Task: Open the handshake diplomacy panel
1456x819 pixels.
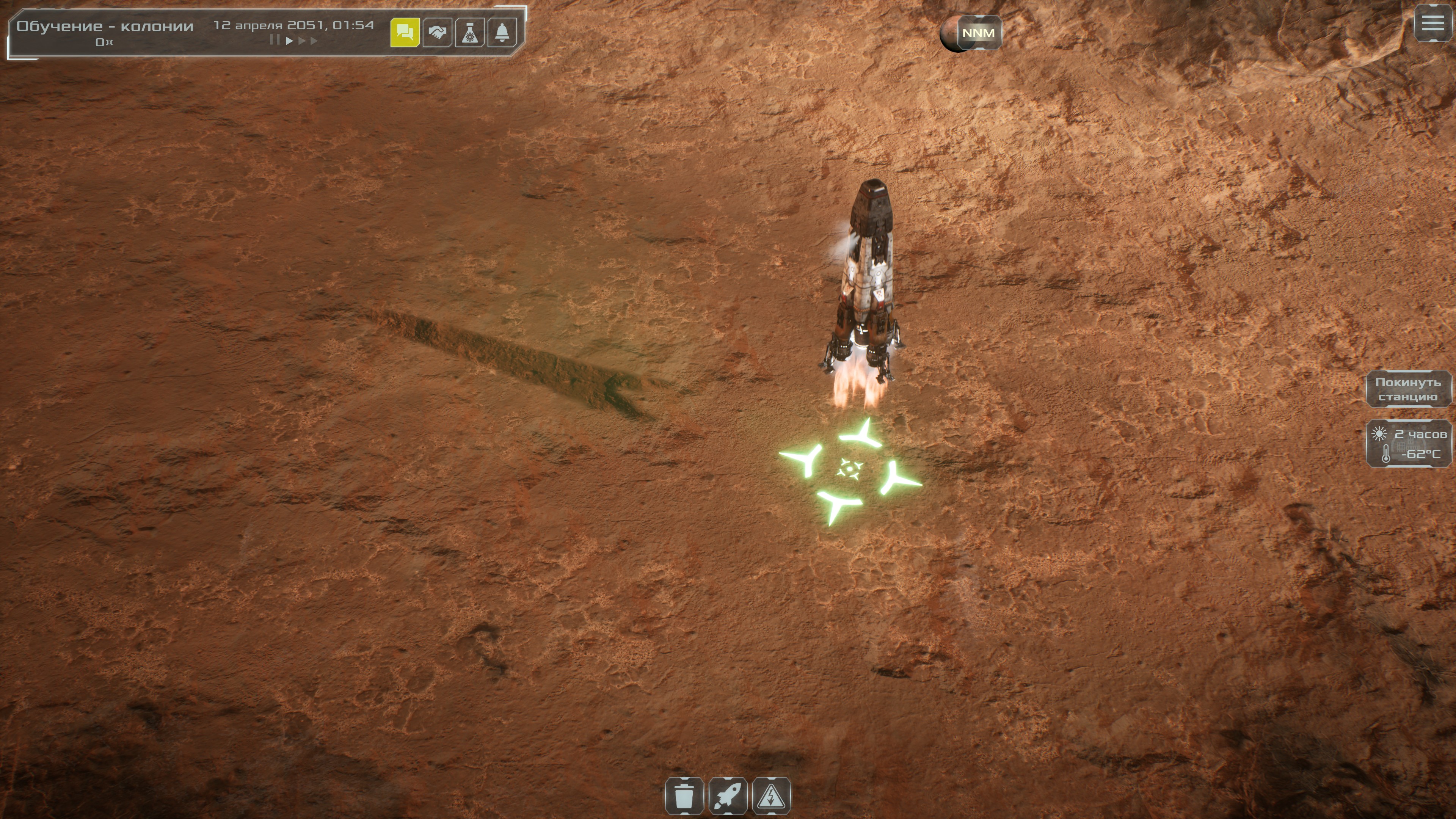Action: click(437, 33)
